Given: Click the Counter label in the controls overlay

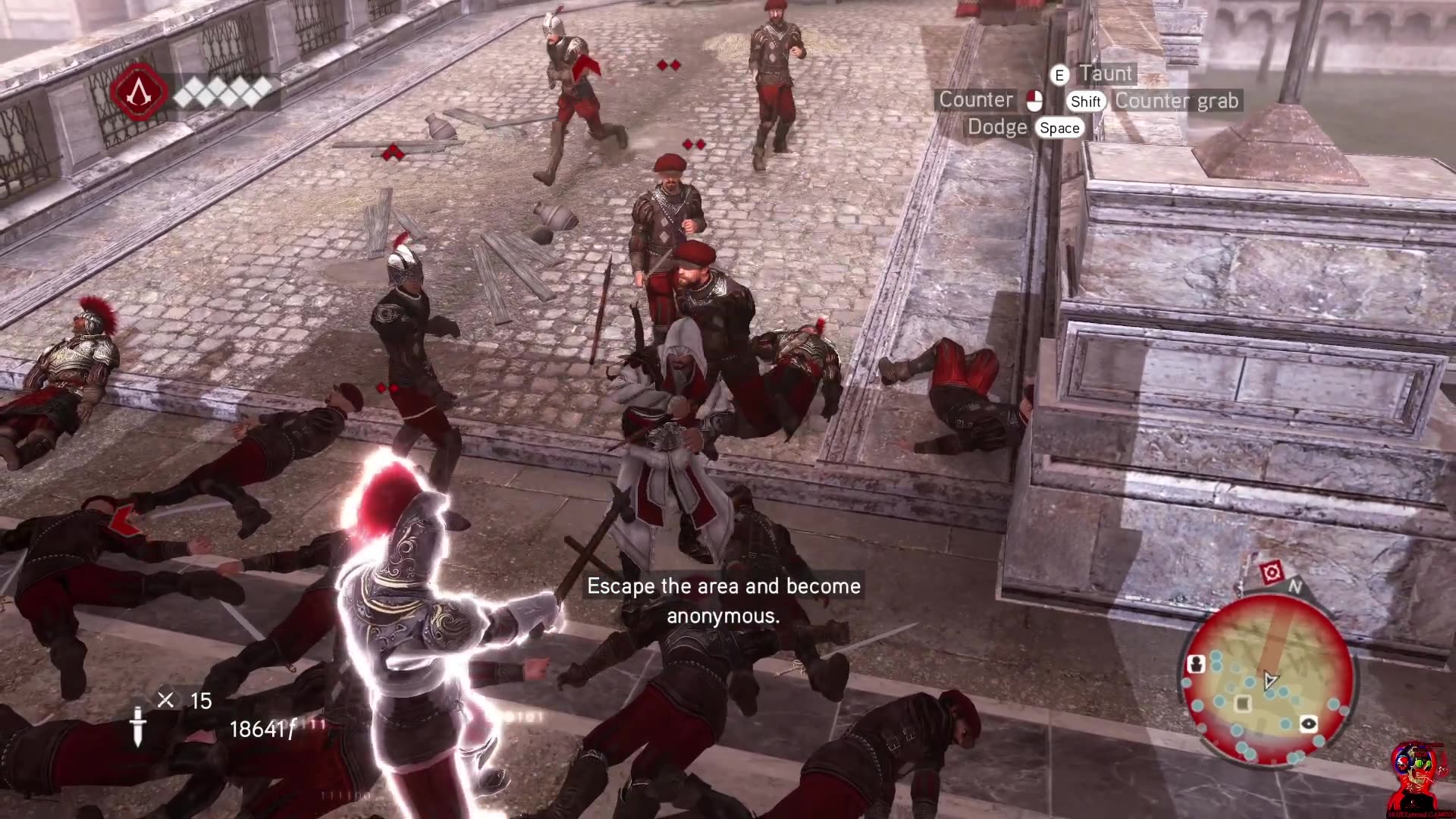Looking at the screenshot, I should pos(977,99).
